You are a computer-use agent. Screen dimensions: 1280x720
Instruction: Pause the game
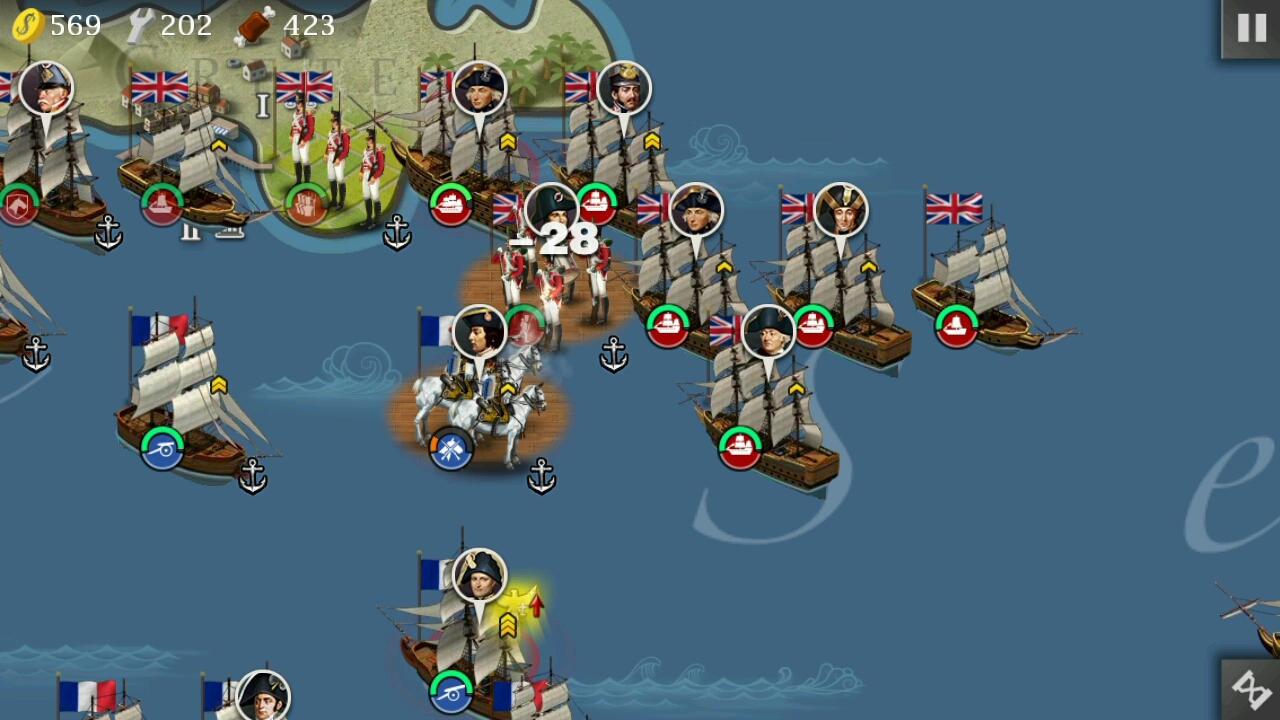point(1251,28)
